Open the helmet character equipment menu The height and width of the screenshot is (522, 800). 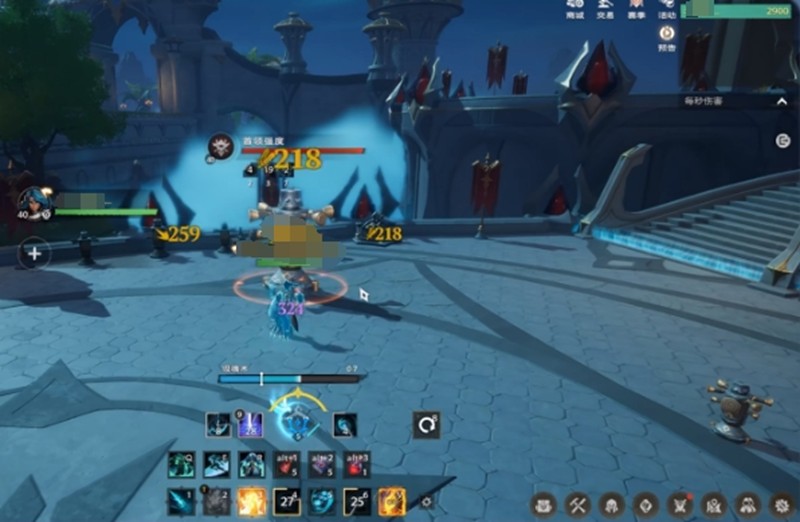[x=611, y=505]
